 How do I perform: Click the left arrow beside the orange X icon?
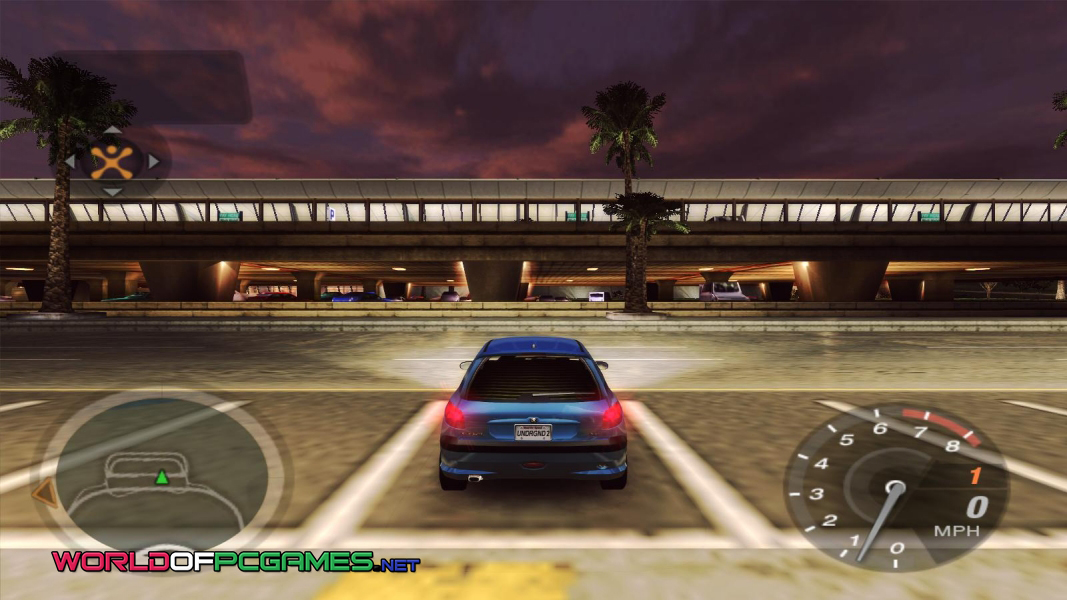click(69, 161)
